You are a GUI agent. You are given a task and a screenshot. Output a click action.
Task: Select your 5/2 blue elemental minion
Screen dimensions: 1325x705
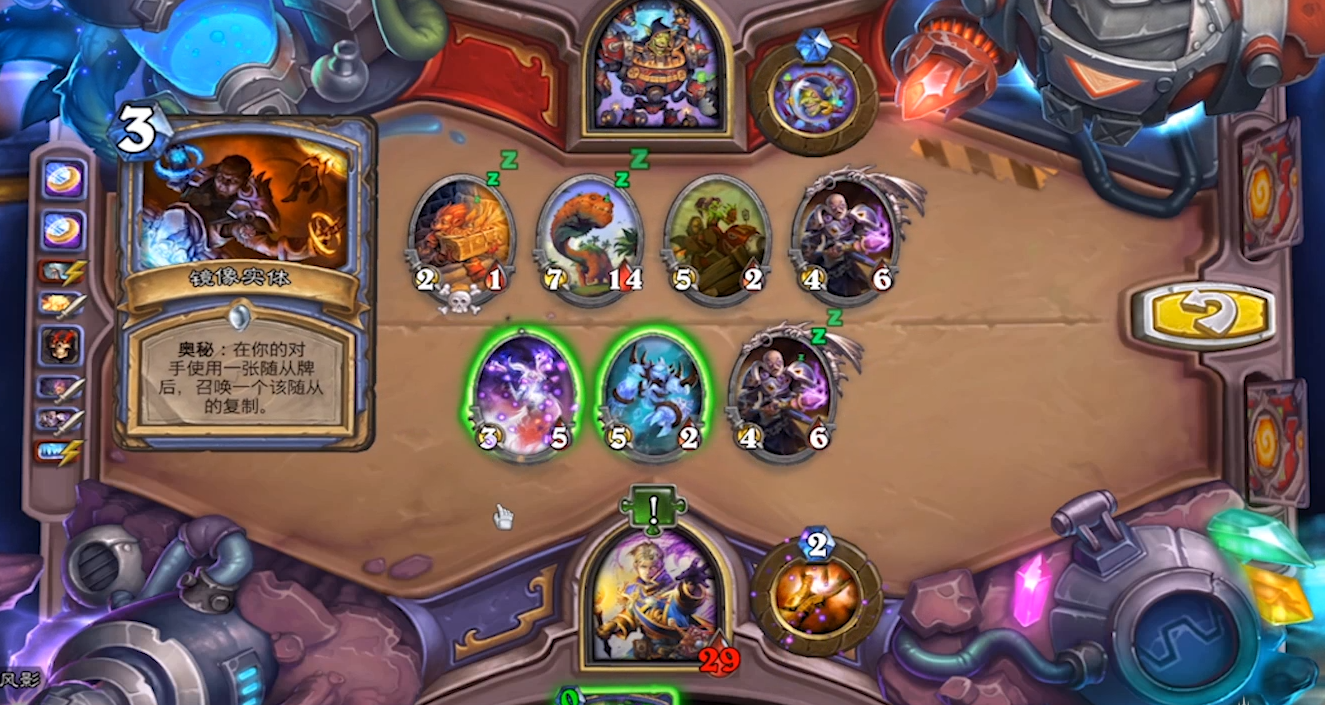pyautogui.click(x=651, y=395)
